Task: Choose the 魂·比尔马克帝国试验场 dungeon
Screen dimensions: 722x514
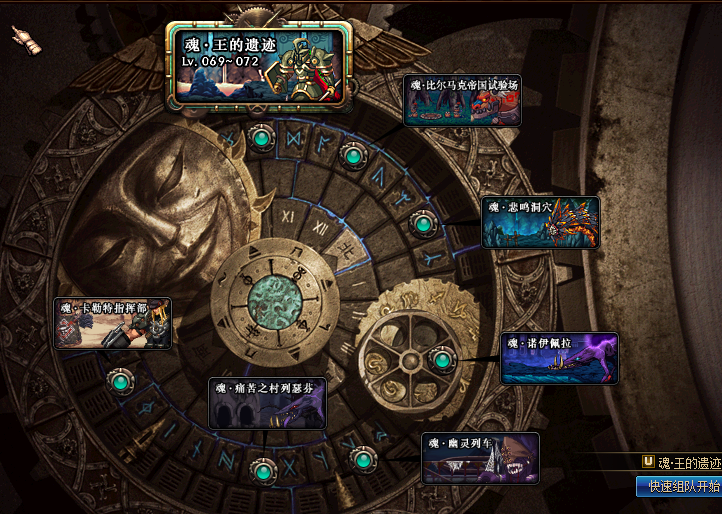Action: coord(462,101)
